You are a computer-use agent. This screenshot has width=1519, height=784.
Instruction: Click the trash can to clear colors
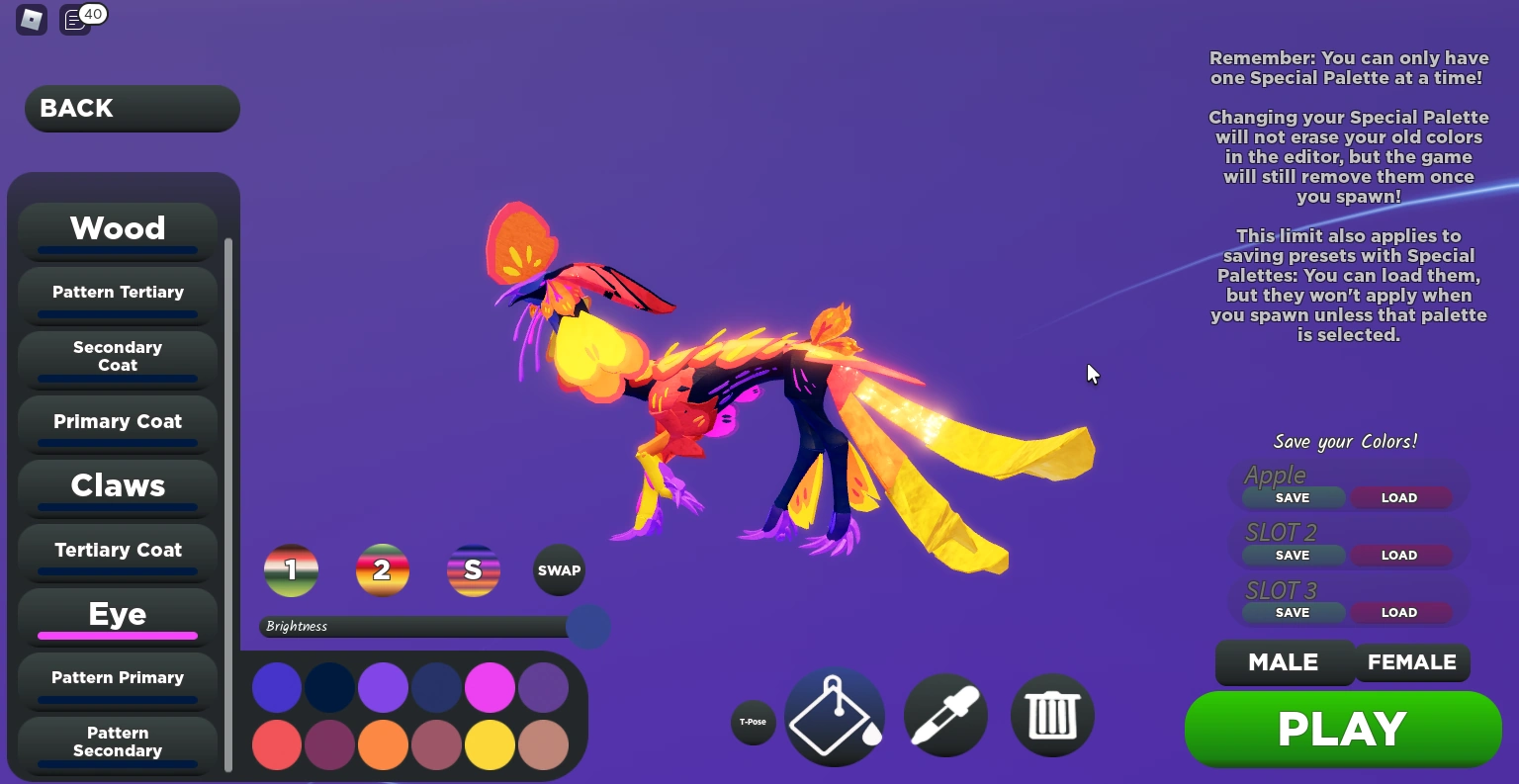(1052, 716)
